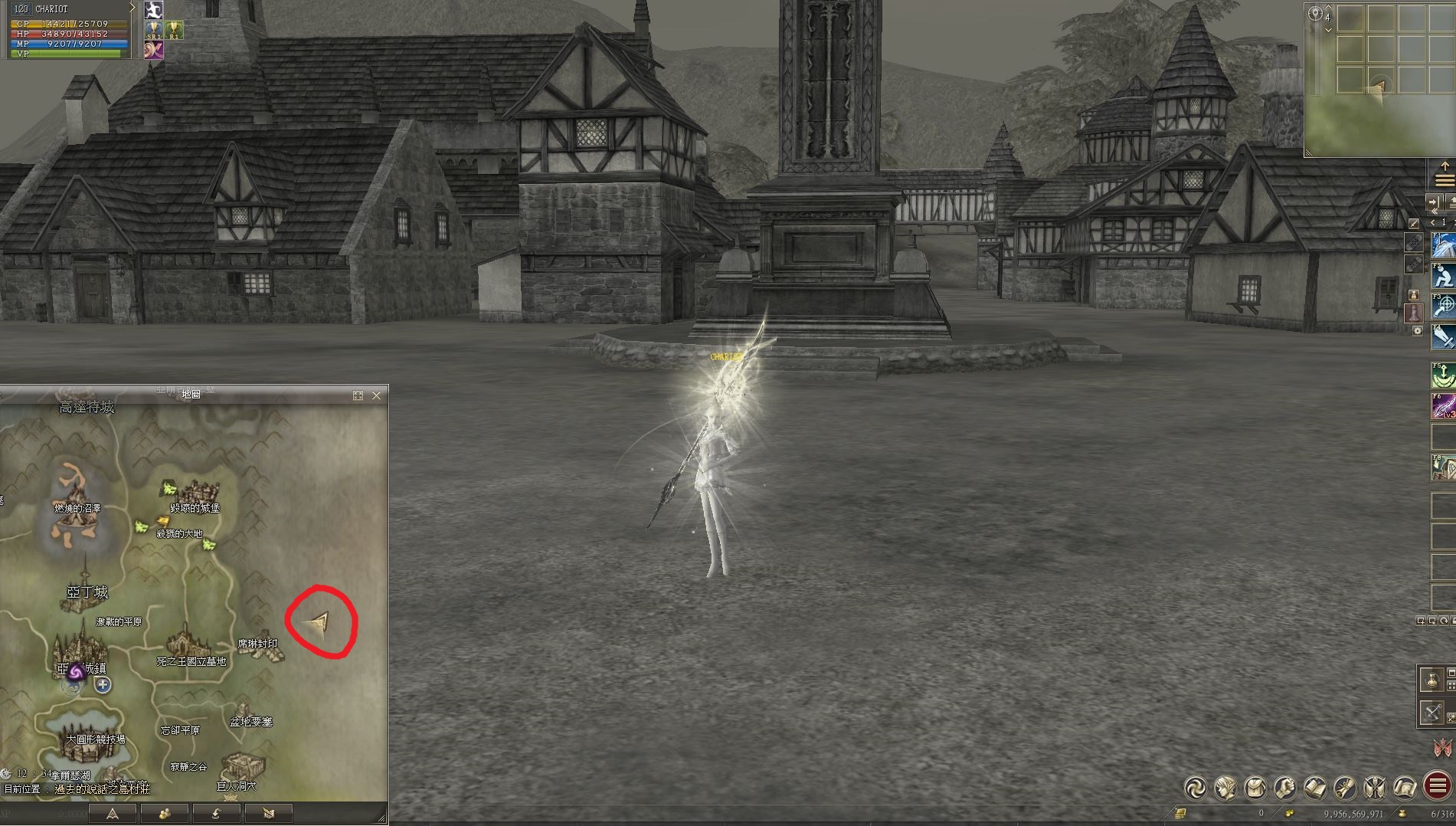Toggle the compass display button on the map window
Screen dimensions: 1456x826
113,815
